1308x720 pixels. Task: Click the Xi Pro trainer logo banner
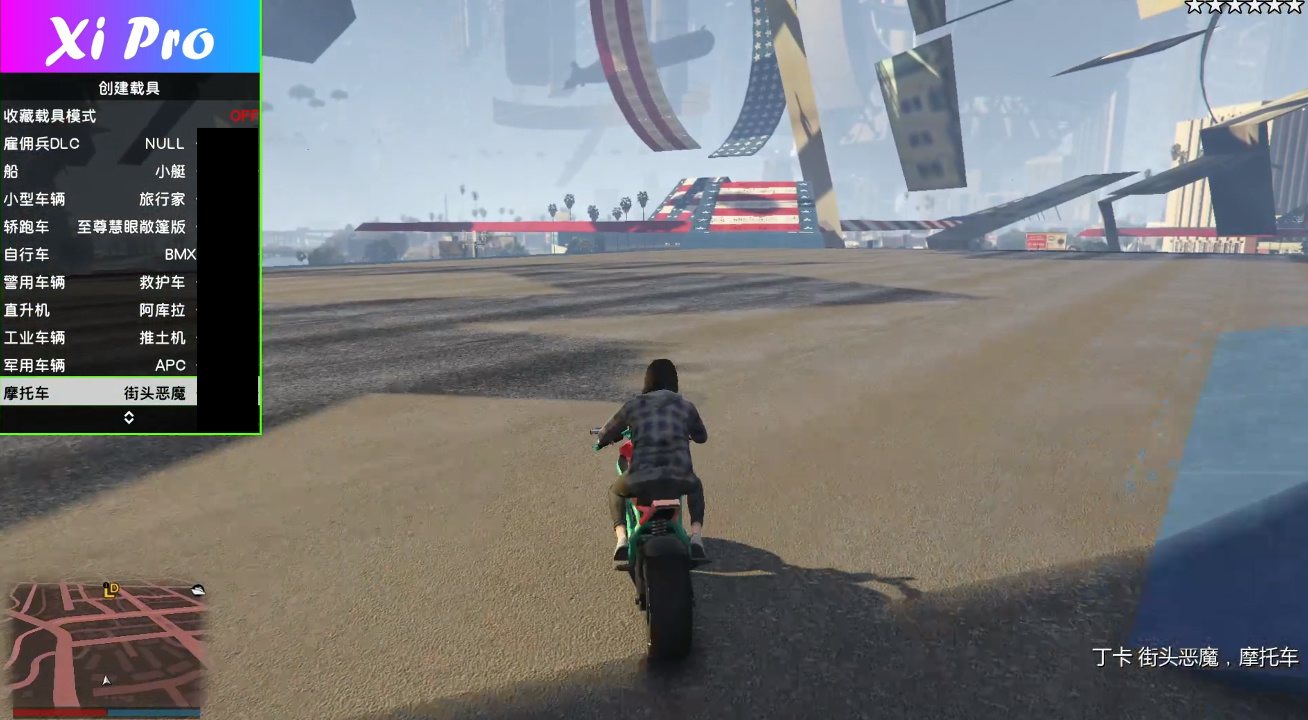[x=130, y=37]
